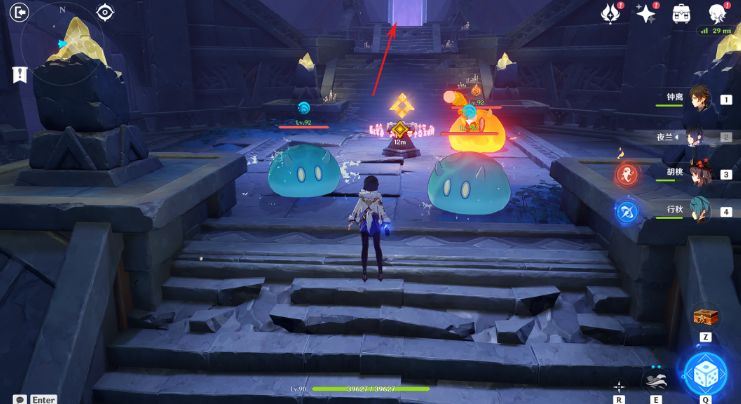Click the exit domain door icon
The height and width of the screenshot is (404, 741).
[21, 13]
